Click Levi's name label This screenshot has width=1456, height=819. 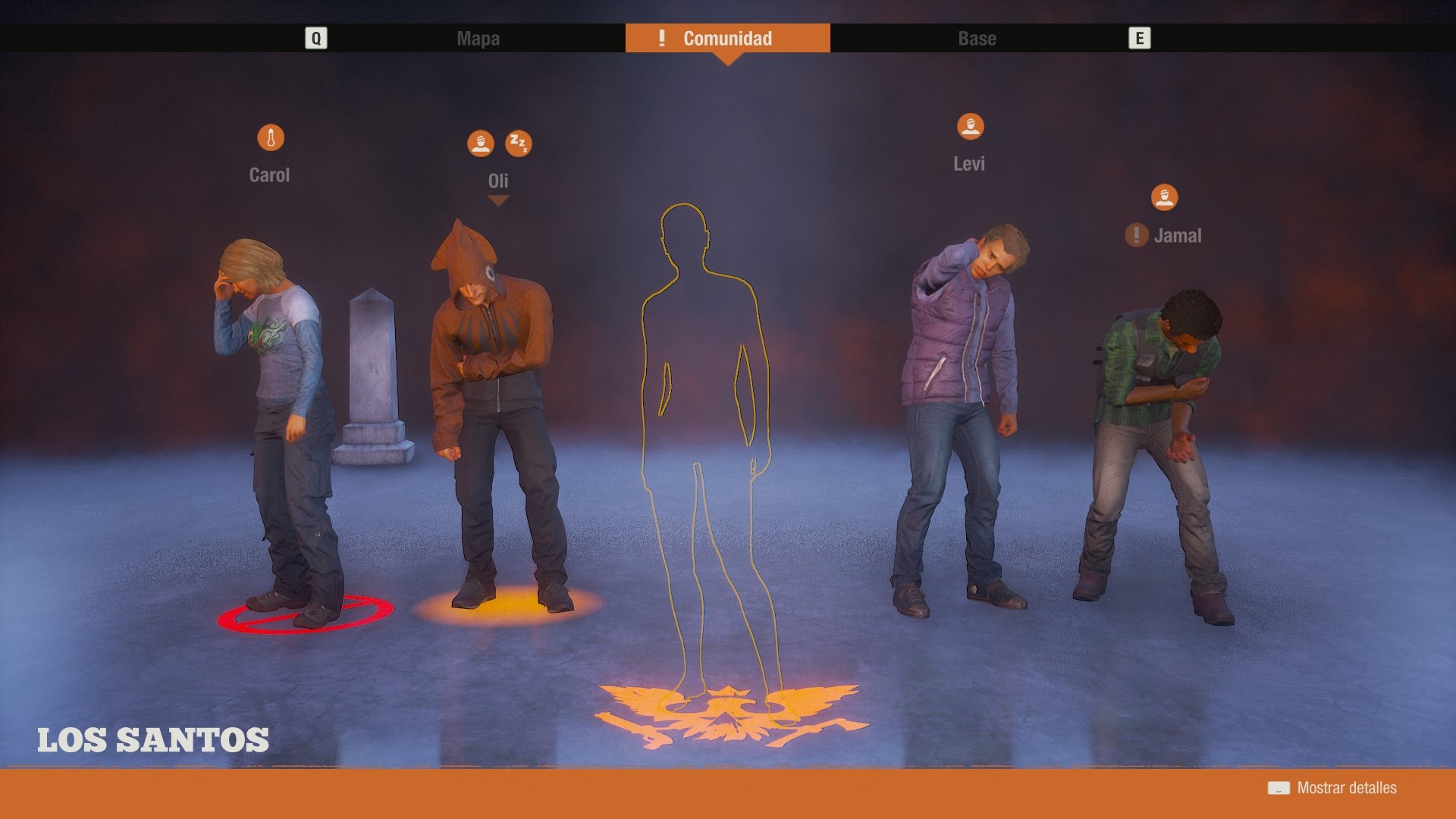tap(969, 163)
